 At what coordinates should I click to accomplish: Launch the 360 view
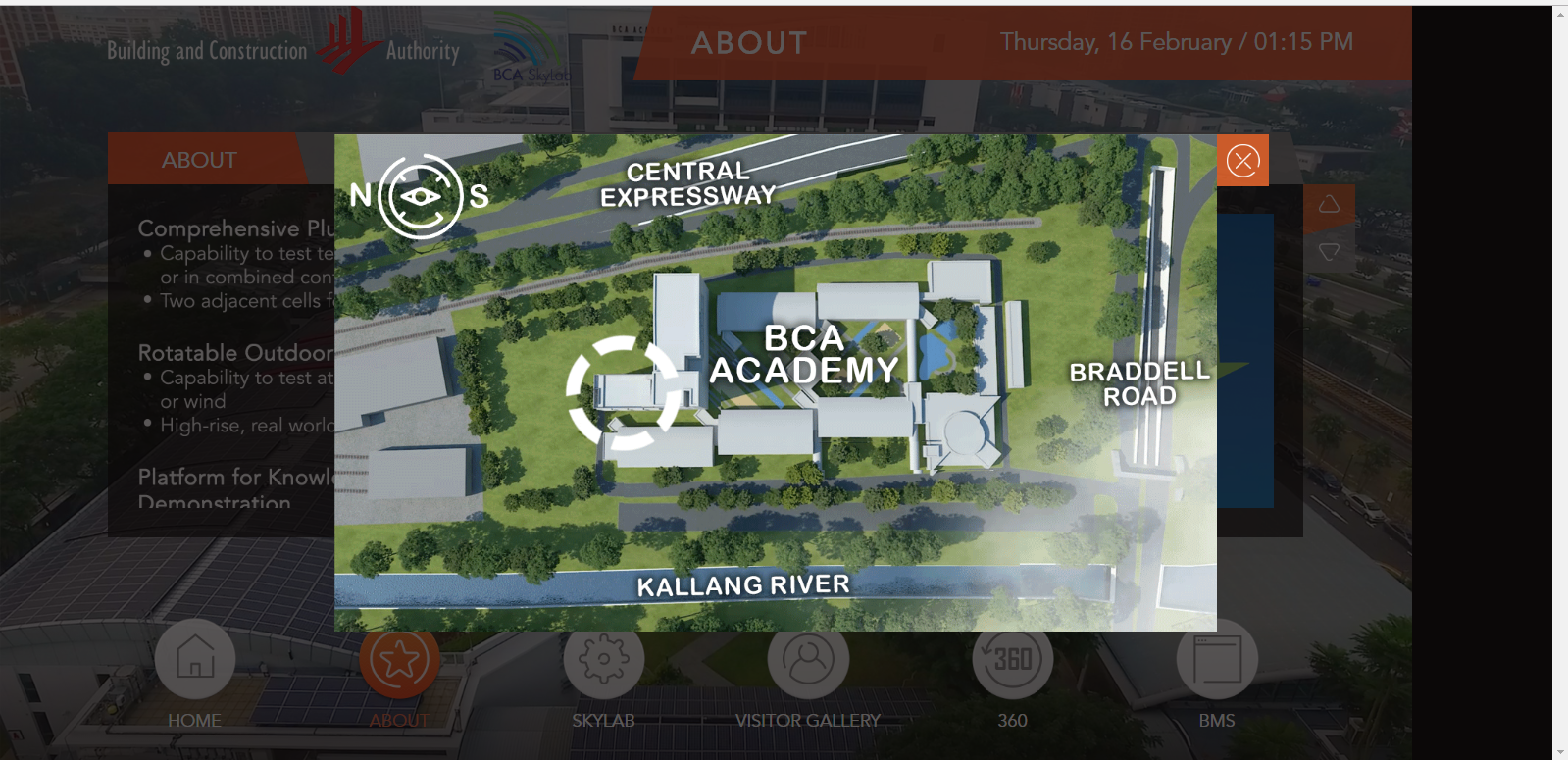[x=1012, y=659]
